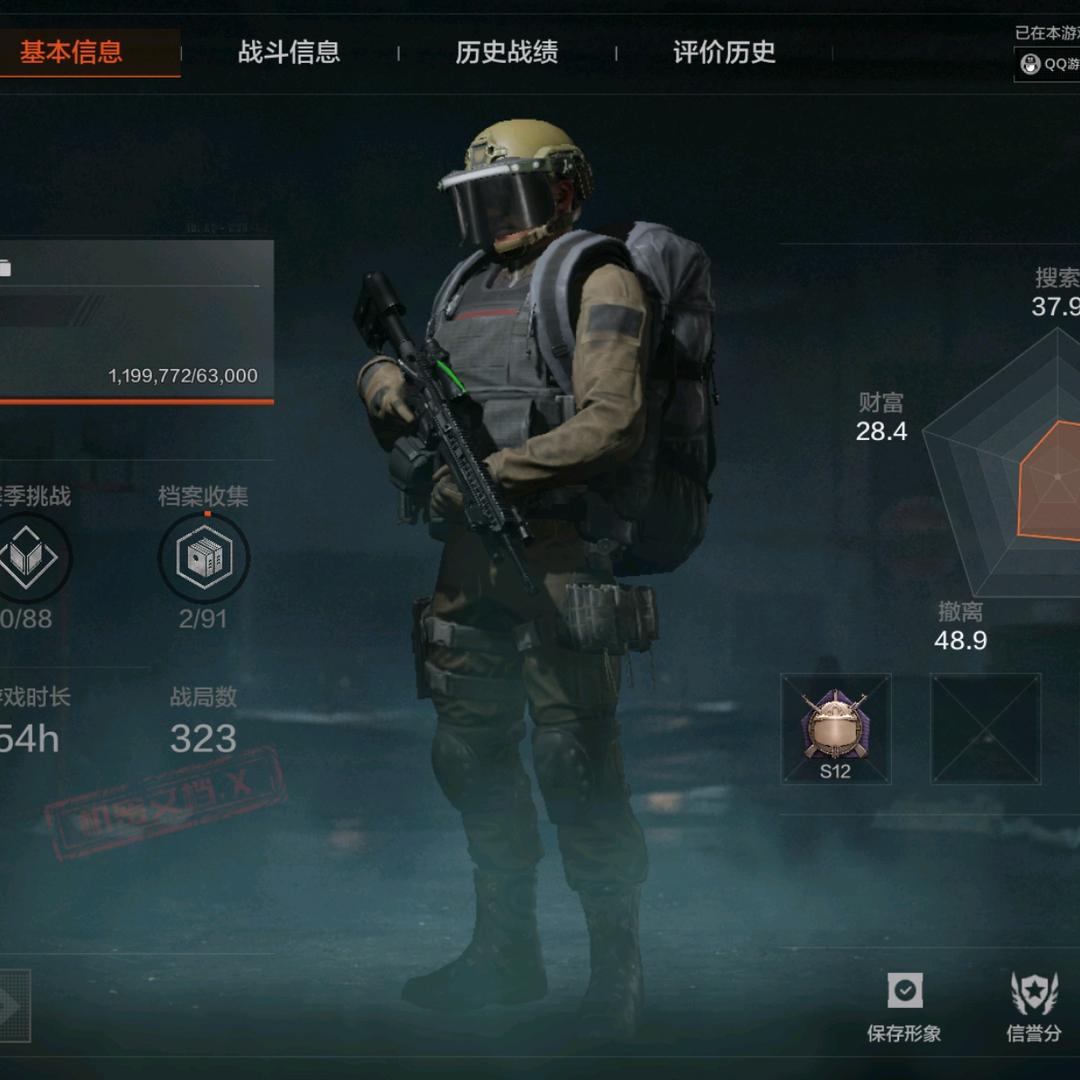Open the 信誉分 credit score
1080x1080 pixels.
tap(1034, 1005)
